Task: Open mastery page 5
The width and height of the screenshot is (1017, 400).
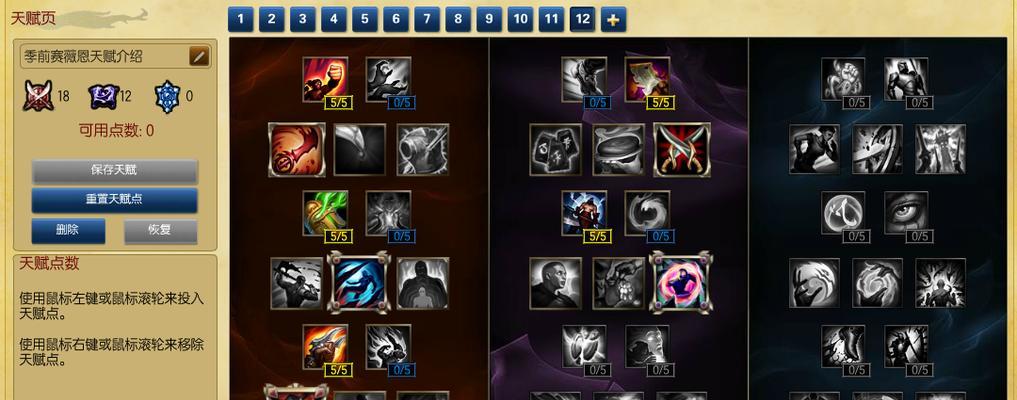Action: pyautogui.click(x=364, y=18)
